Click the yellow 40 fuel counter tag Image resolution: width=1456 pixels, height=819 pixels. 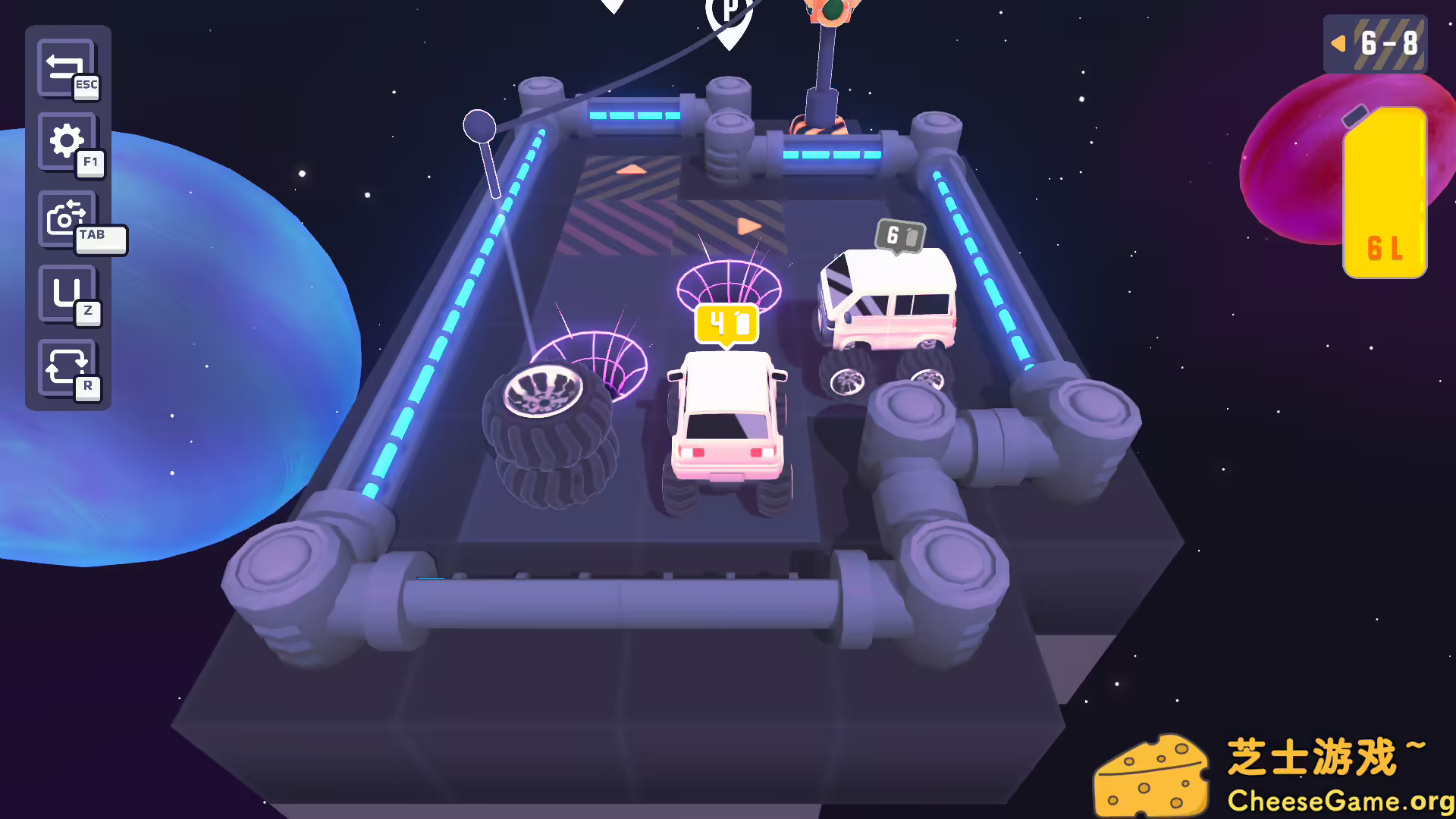pyautogui.click(x=724, y=325)
